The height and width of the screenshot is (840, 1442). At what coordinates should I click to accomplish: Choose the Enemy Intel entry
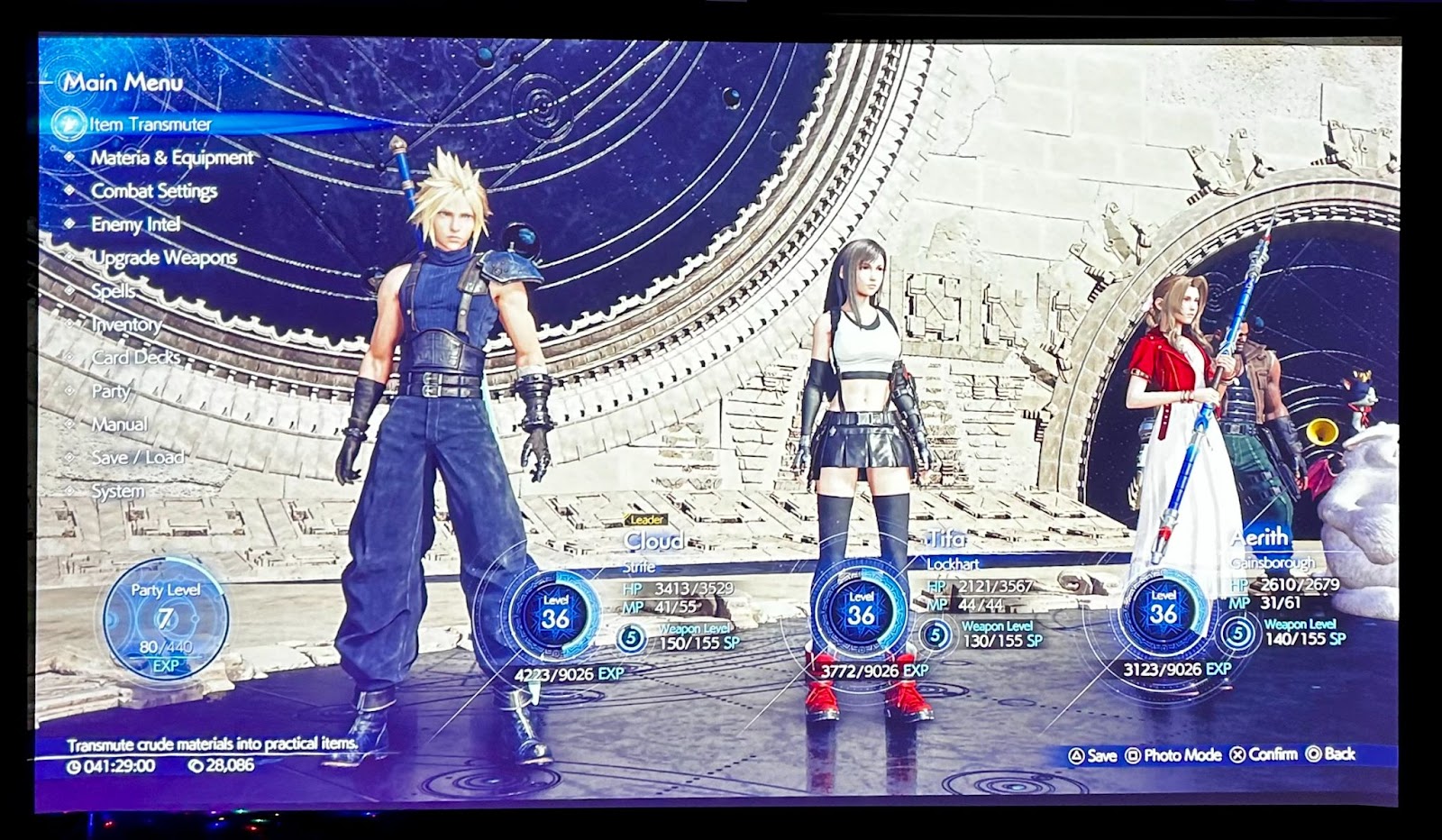(x=135, y=224)
